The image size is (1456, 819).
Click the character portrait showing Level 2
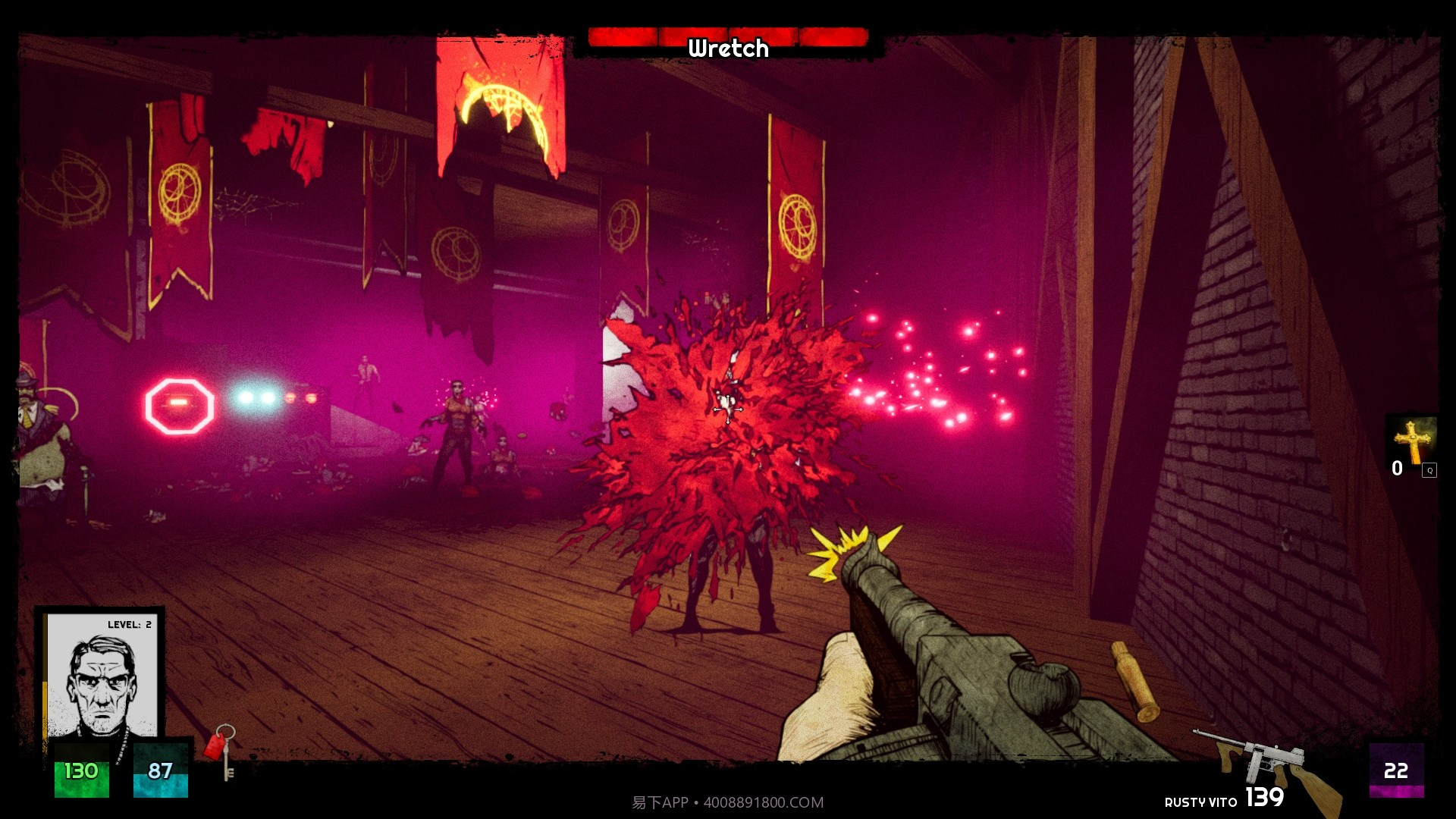pyautogui.click(x=102, y=677)
